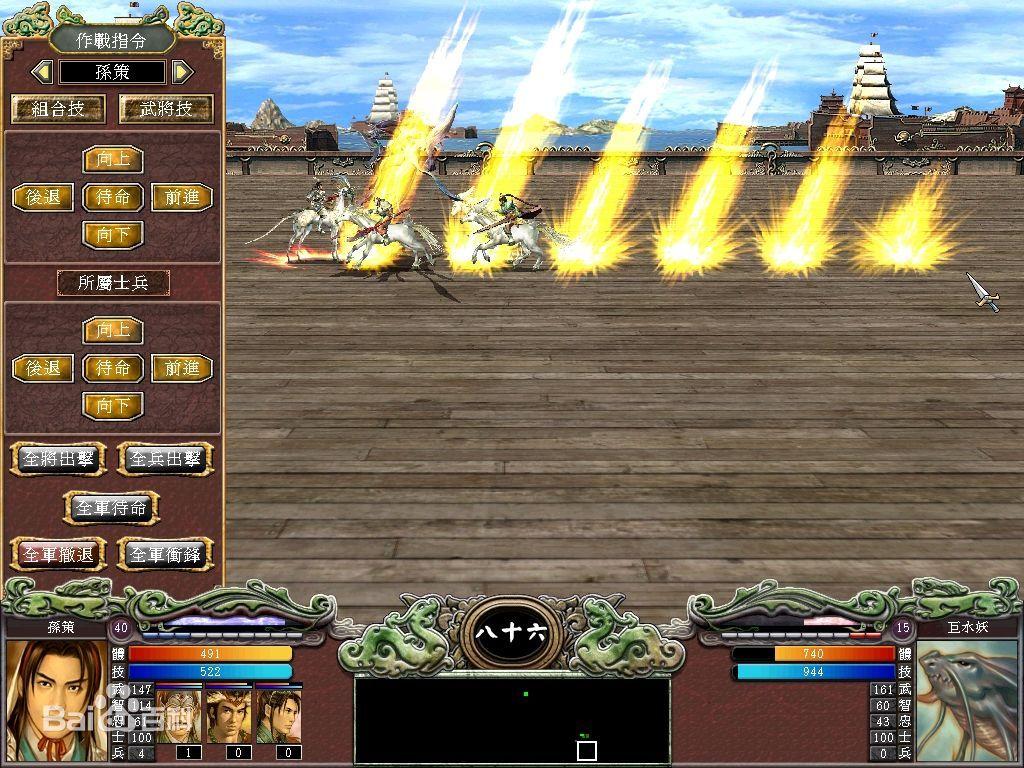Choose 全軍撤退 to withdraw the whole army
The height and width of the screenshot is (768, 1024).
(58, 554)
